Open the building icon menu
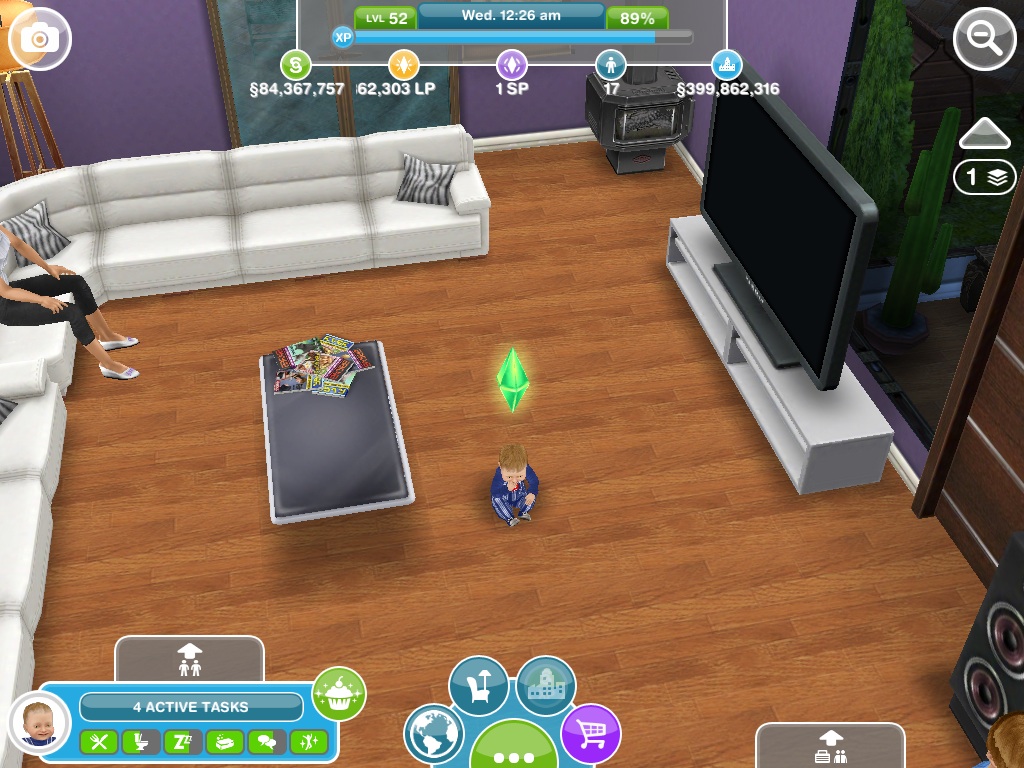Image resolution: width=1024 pixels, height=768 pixels. pyautogui.click(x=546, y=686)
